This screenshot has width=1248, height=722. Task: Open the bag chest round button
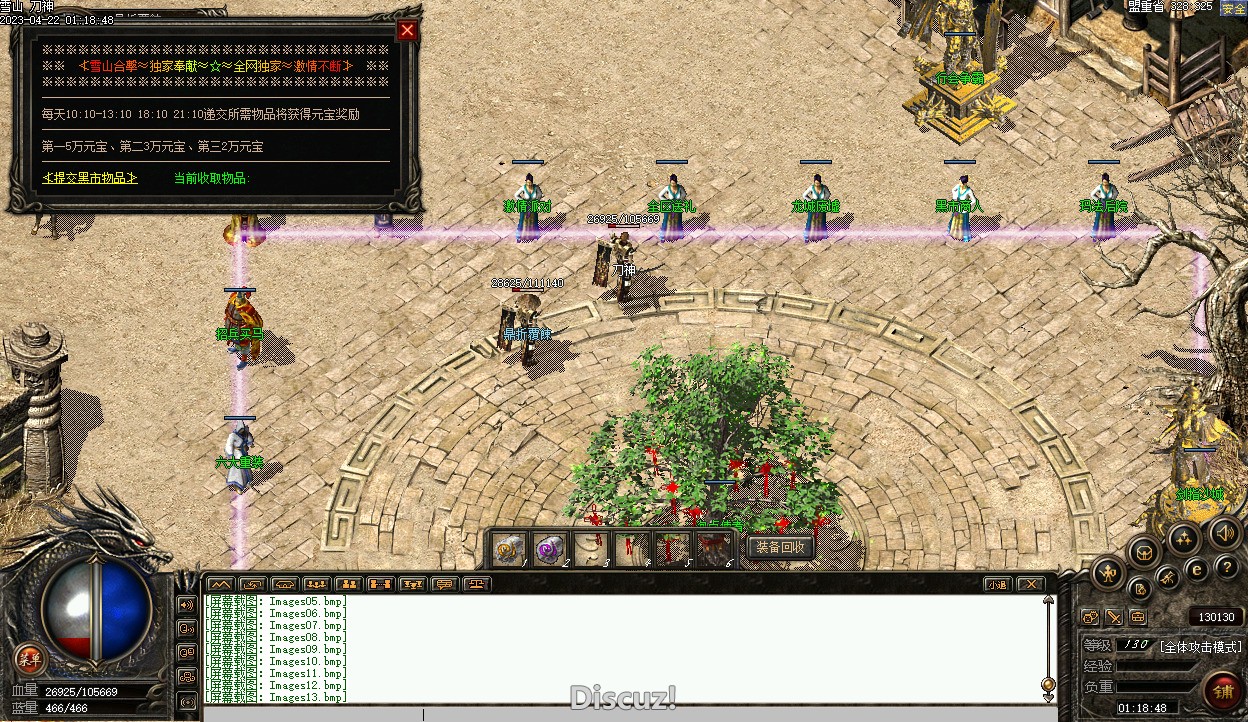1144,551
